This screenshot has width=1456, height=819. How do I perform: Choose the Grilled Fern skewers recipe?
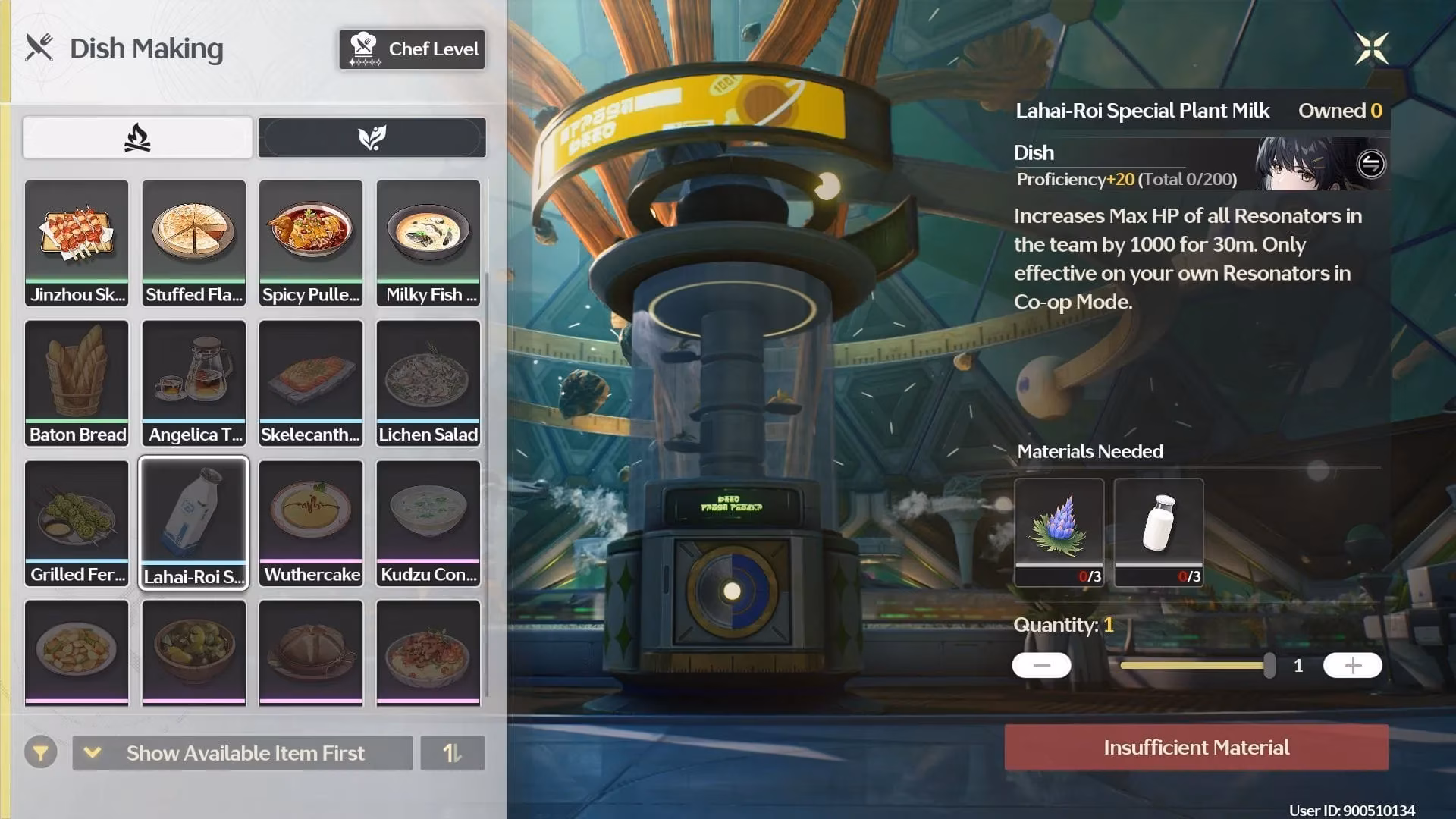[x=77, y=523]
